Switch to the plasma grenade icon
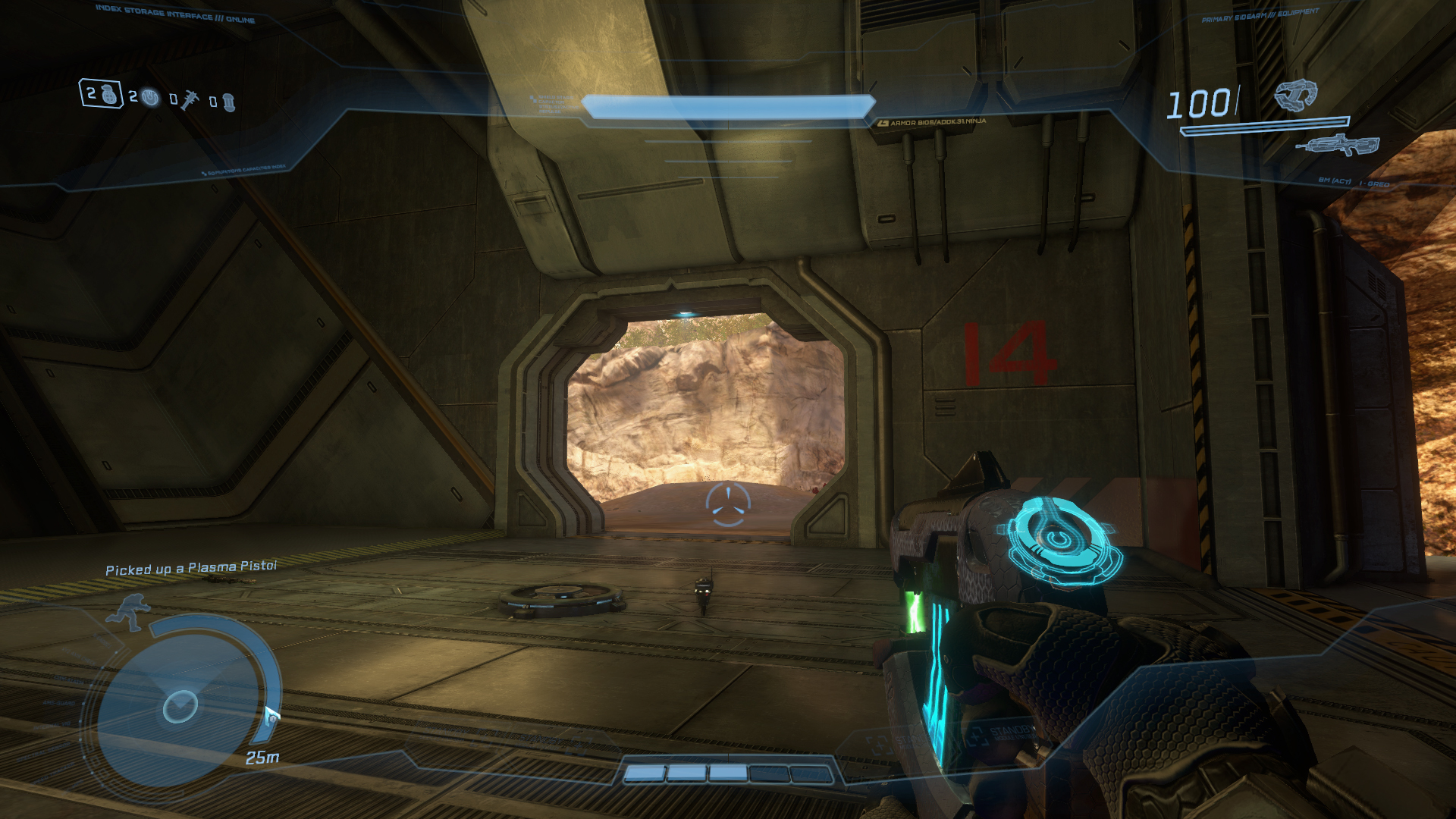This screenshot has height=819, width=1456. 151,97
